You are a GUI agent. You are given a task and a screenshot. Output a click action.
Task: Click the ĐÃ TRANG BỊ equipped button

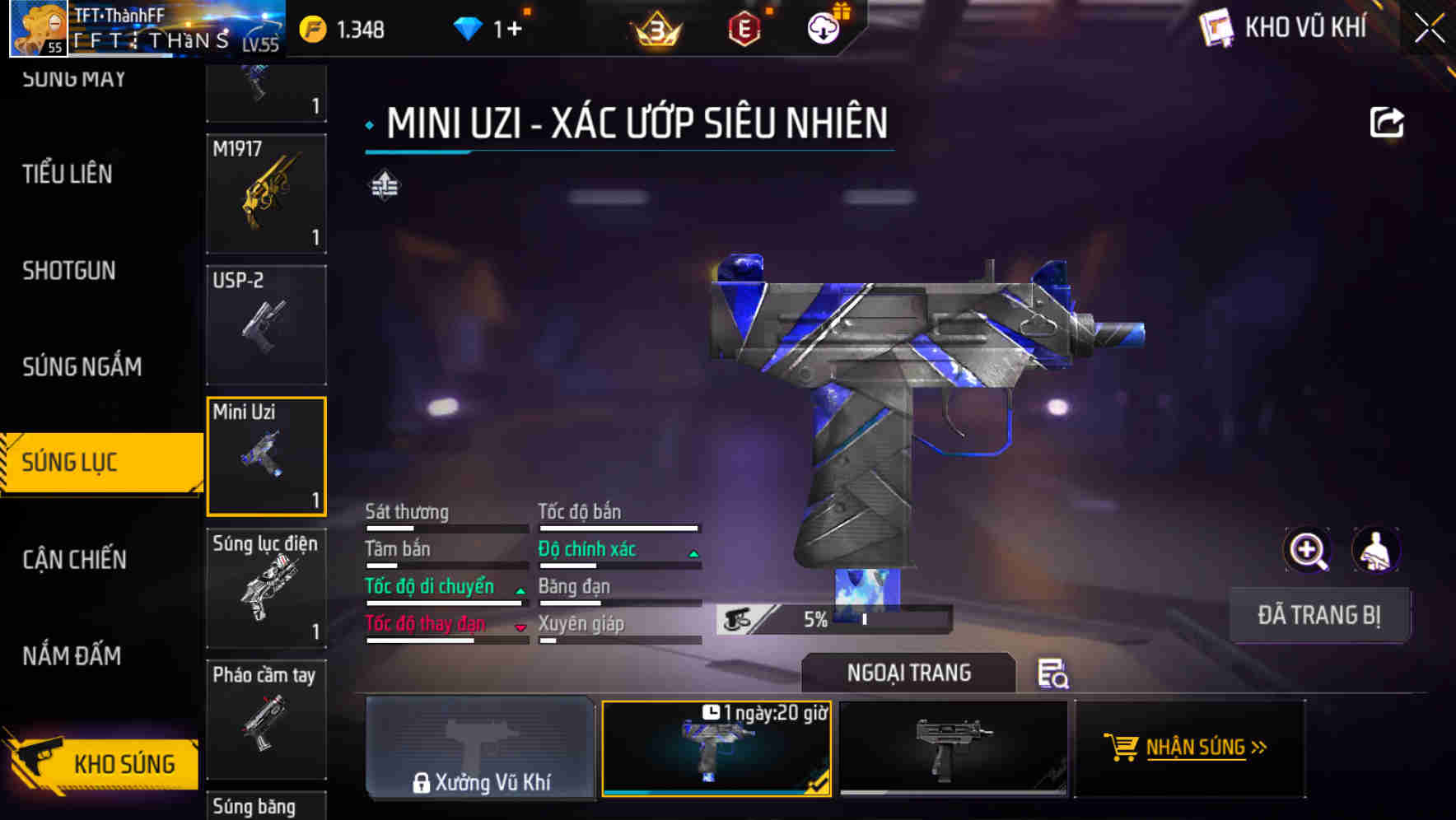tap(1319, 614)
